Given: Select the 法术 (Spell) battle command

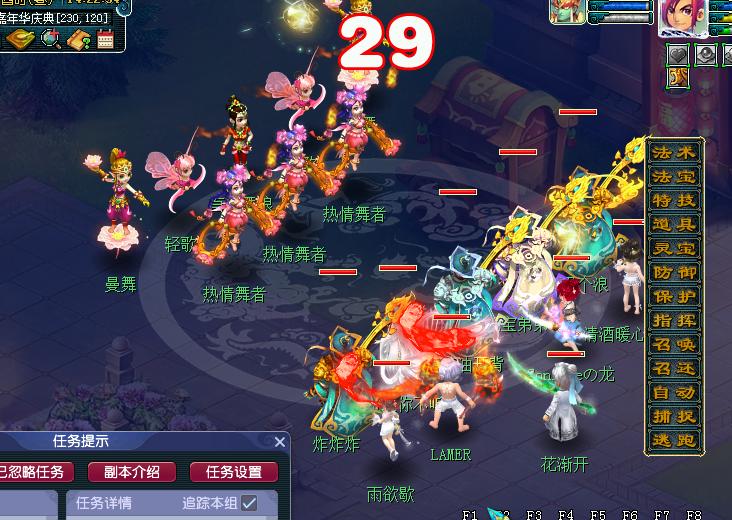Looking at the screenshot, I should coord(673,153).
